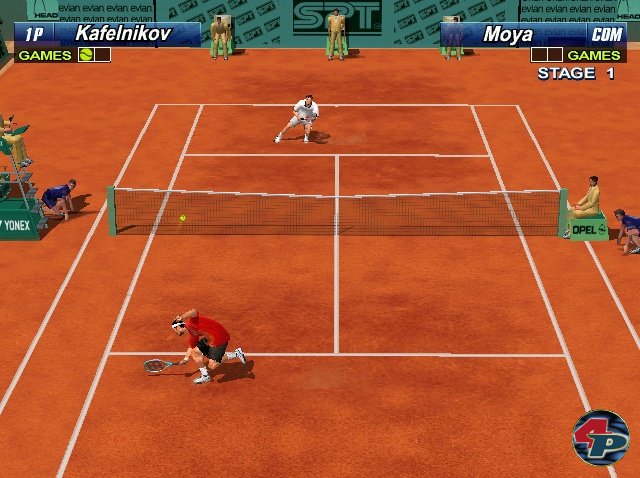Click the 4P logo watermark
Screen dimensions: 640x478
(599, 437)
